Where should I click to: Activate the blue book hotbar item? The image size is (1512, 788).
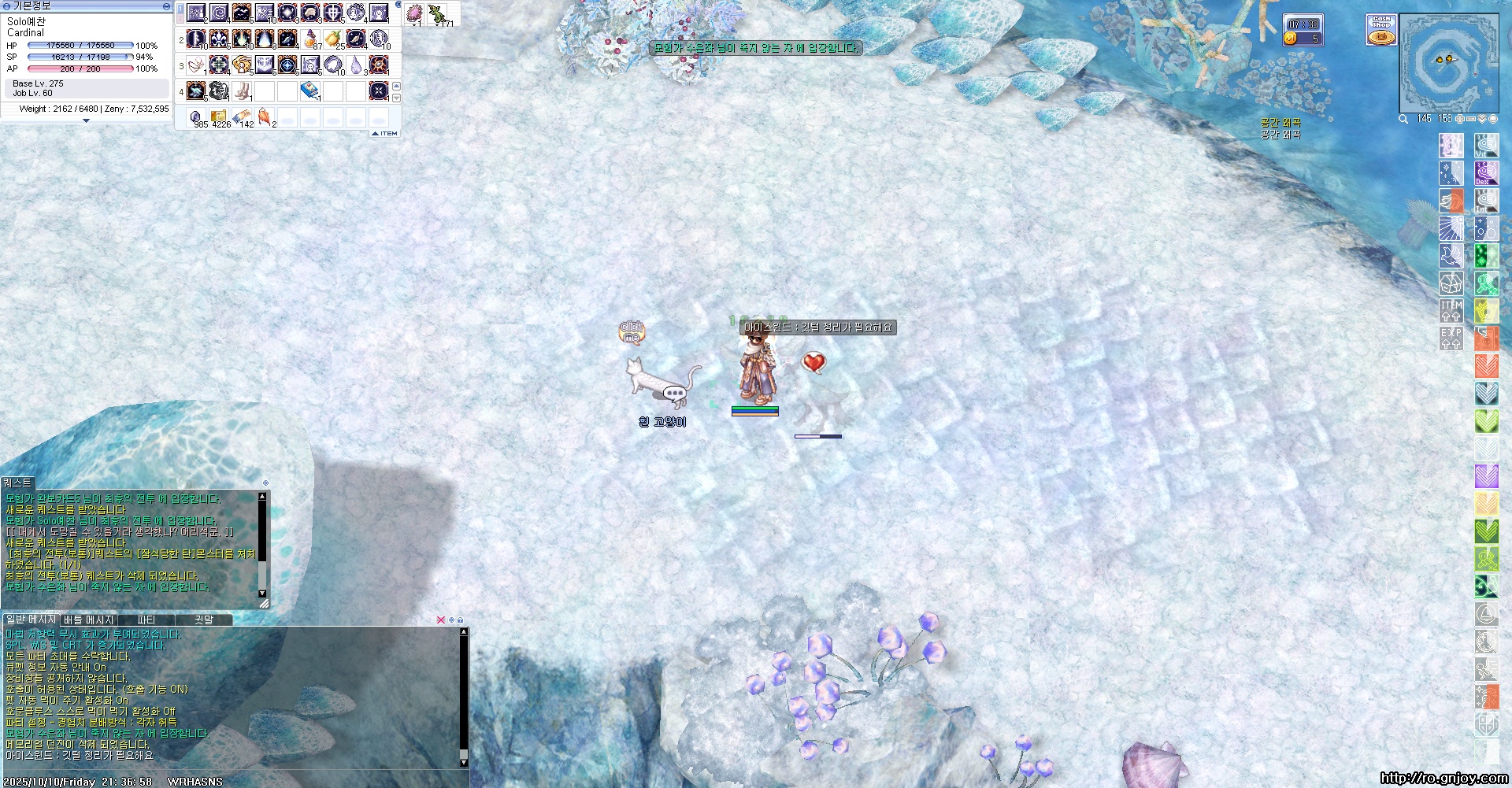309,91
